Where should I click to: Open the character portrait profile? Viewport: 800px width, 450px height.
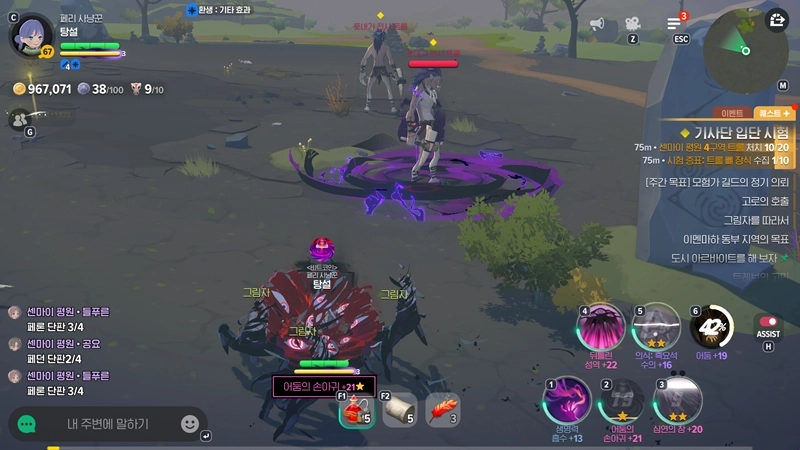click(28, 34)
